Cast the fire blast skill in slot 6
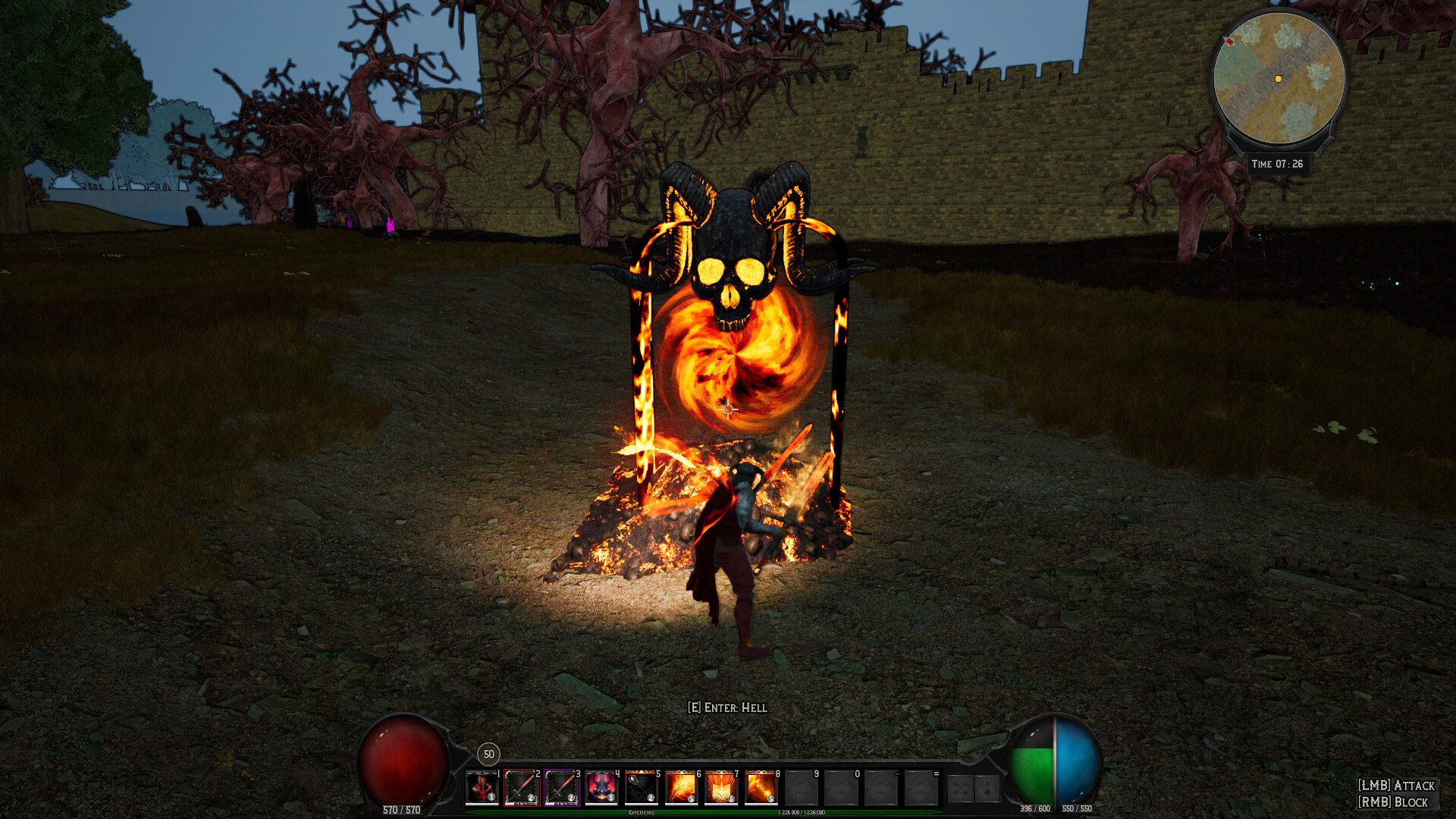 point(681,789)
